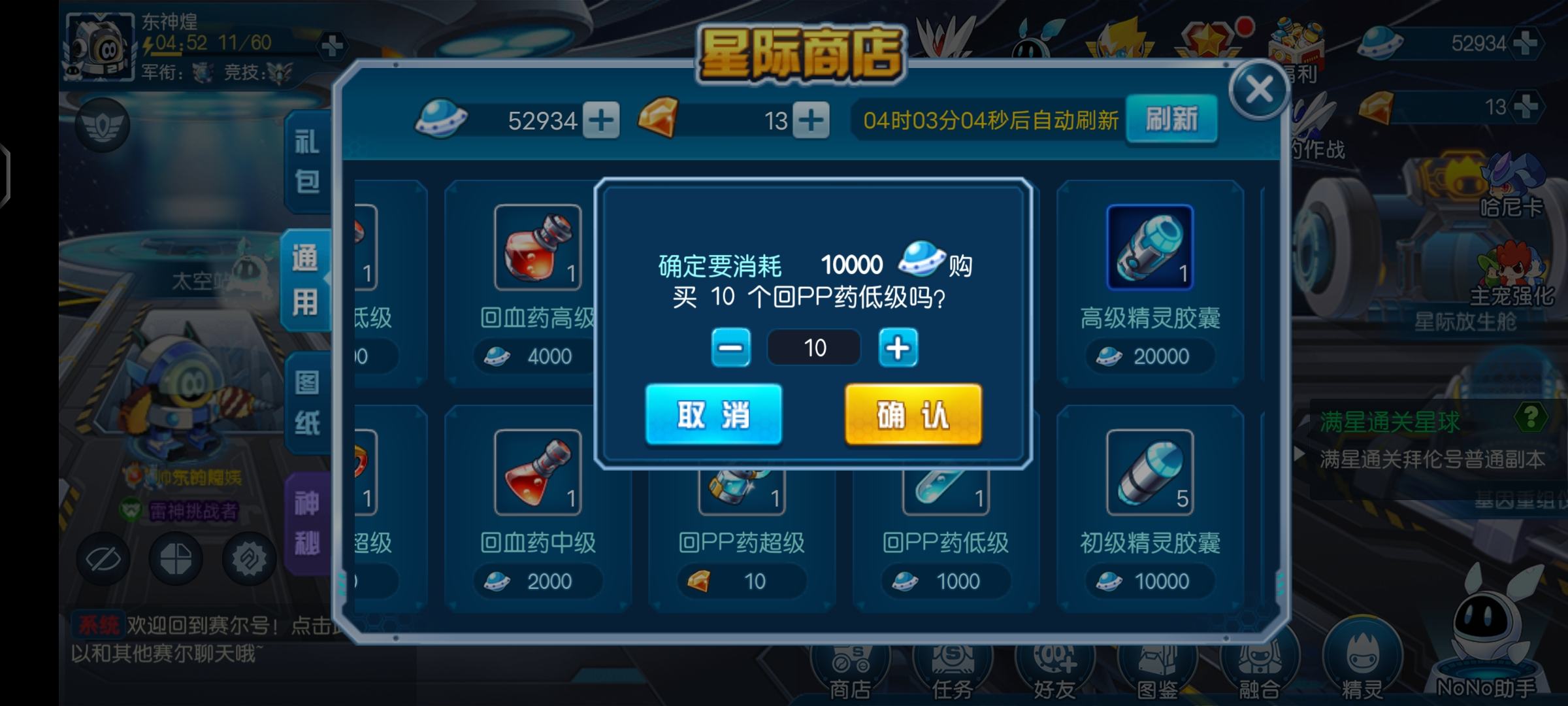Click the quantity input field showing 10
1568x706 pixels.
pos(815,347)
